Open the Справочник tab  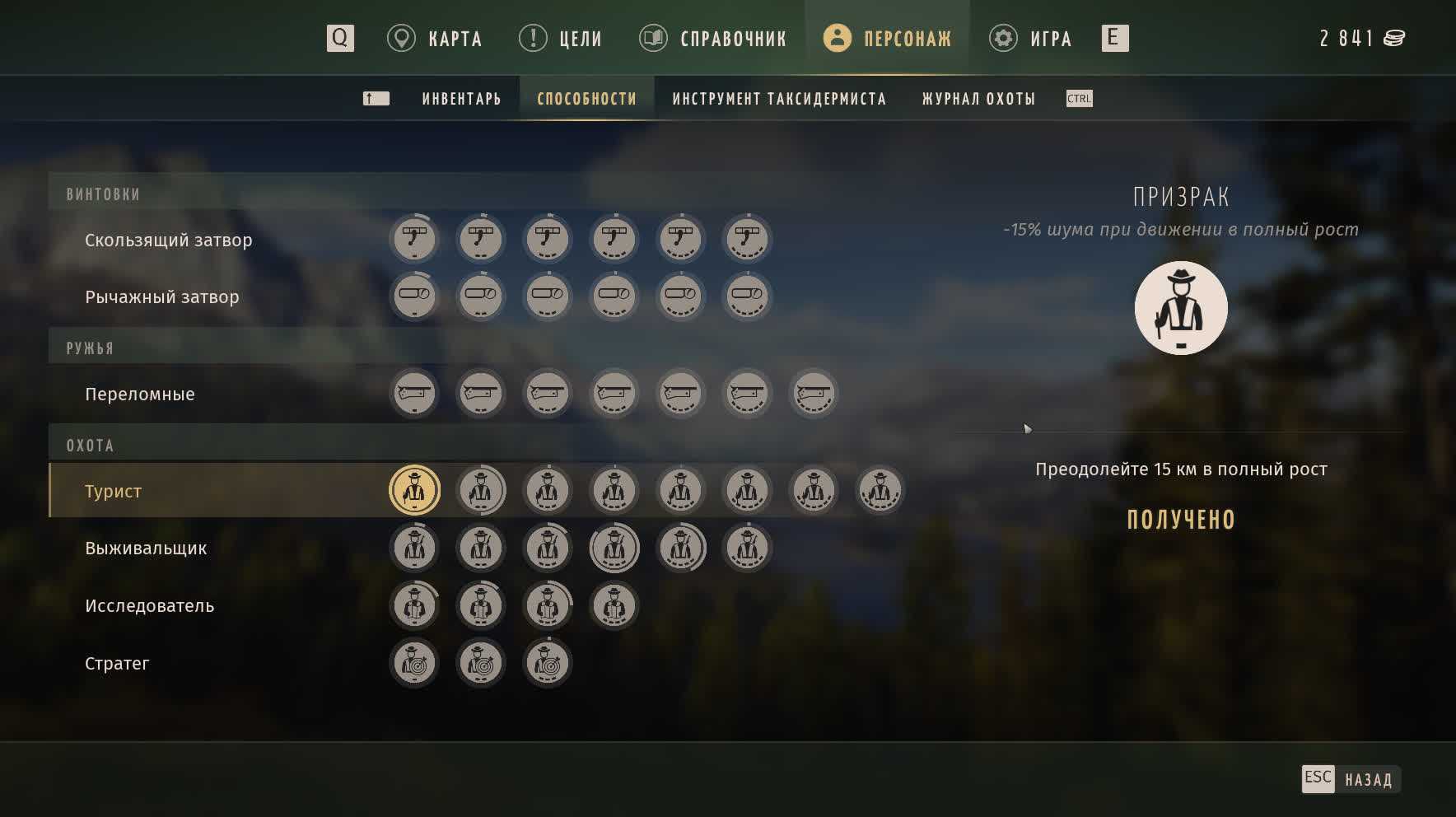tap(714, 39)
